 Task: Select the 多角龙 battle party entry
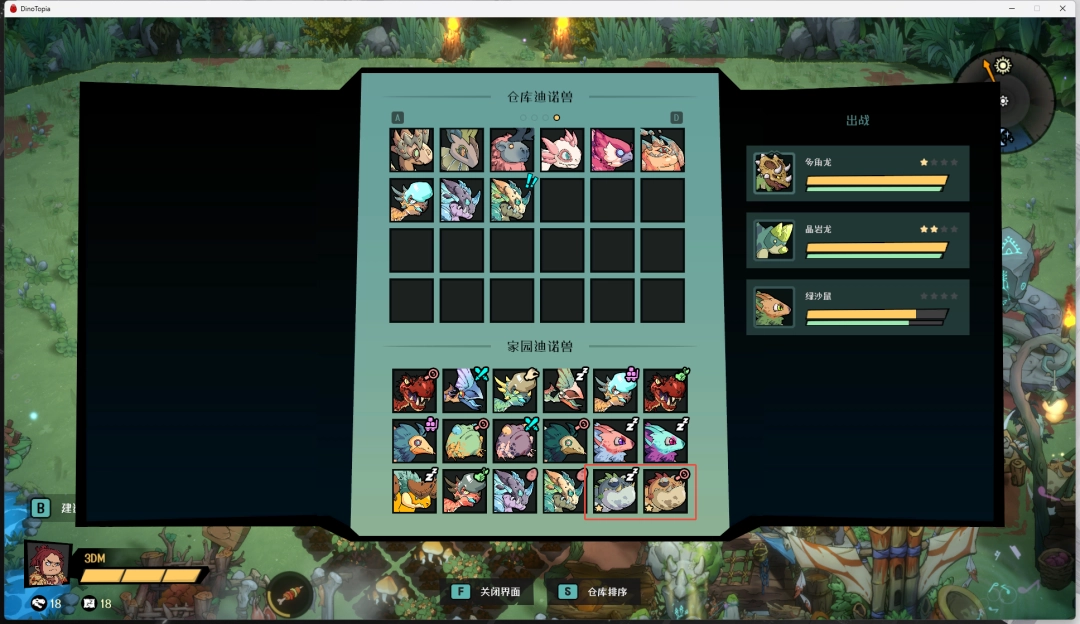857,173
